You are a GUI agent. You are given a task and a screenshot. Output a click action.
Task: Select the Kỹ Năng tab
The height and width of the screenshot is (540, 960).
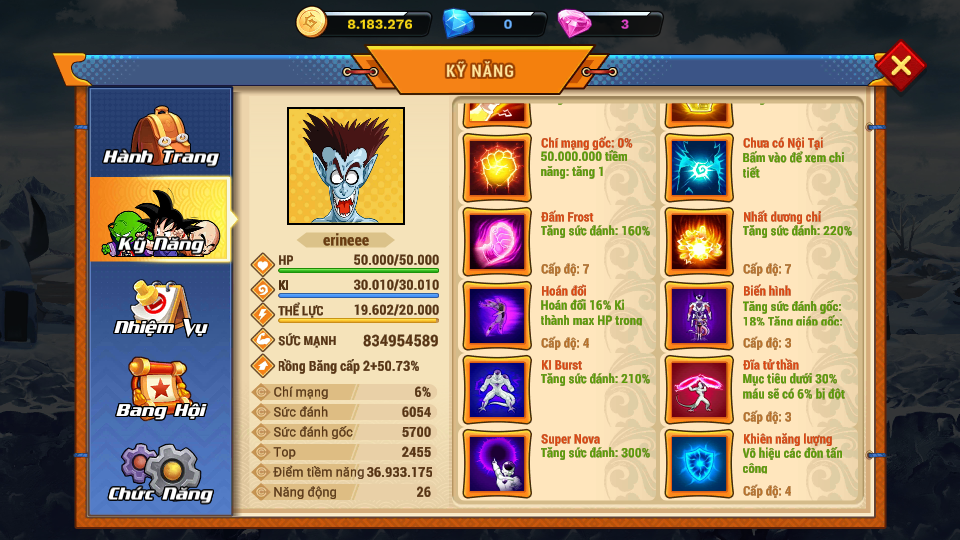pyautogui.click(x=161, y=220)
